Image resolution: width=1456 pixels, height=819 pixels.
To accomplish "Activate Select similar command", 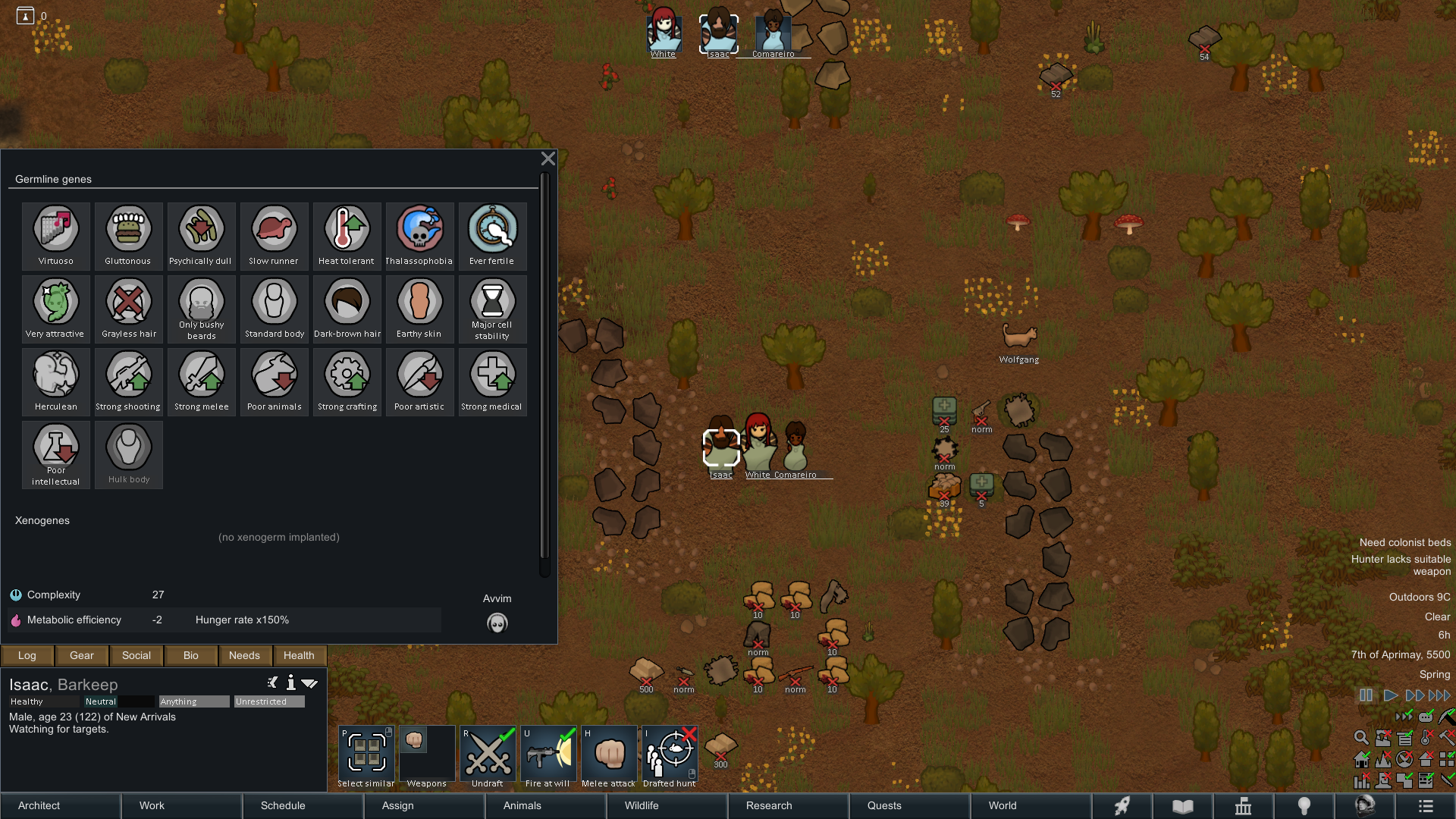I will coord(366,757).
